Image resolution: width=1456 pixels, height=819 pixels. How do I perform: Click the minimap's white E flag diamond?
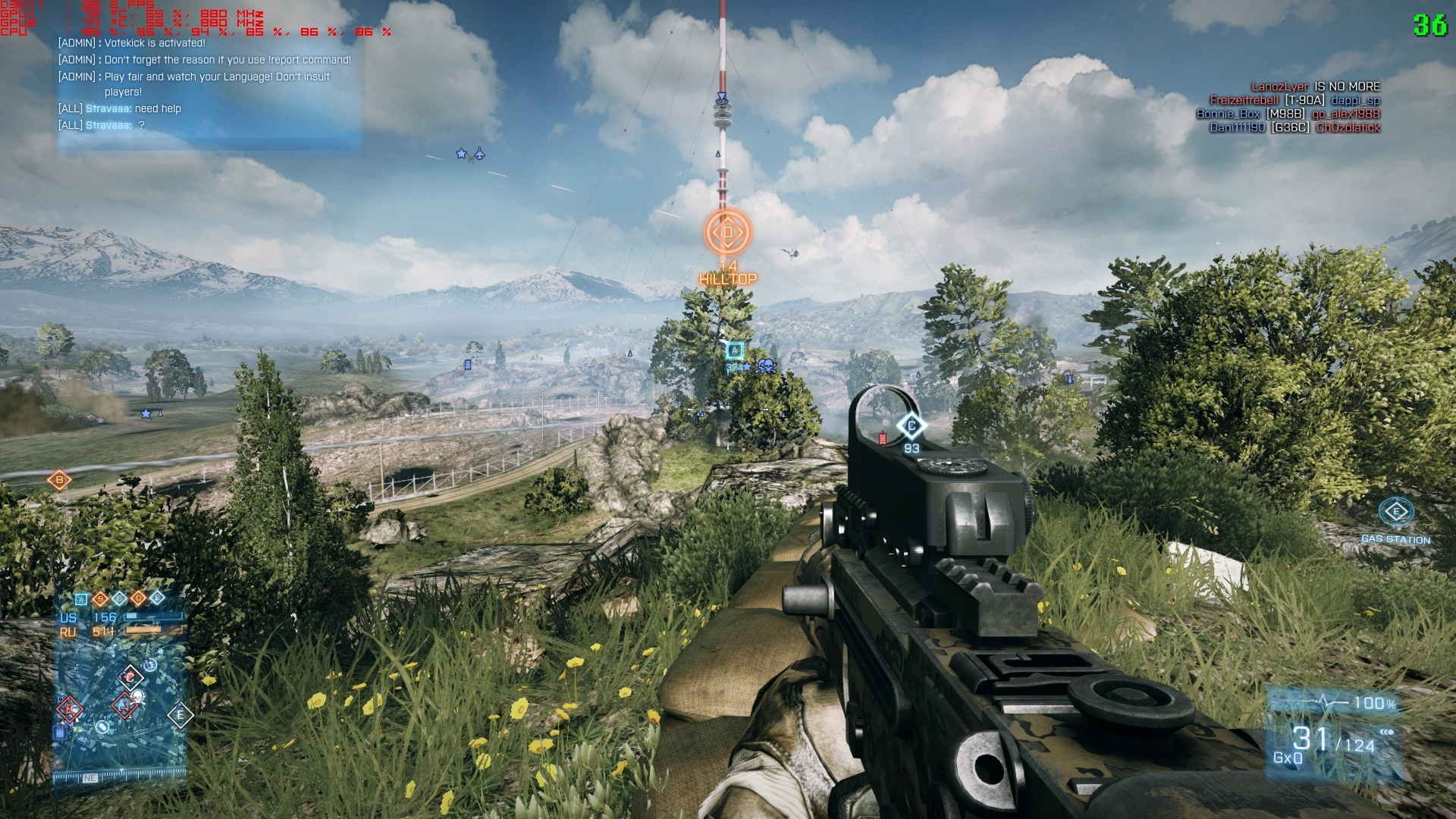coord(180,714)
